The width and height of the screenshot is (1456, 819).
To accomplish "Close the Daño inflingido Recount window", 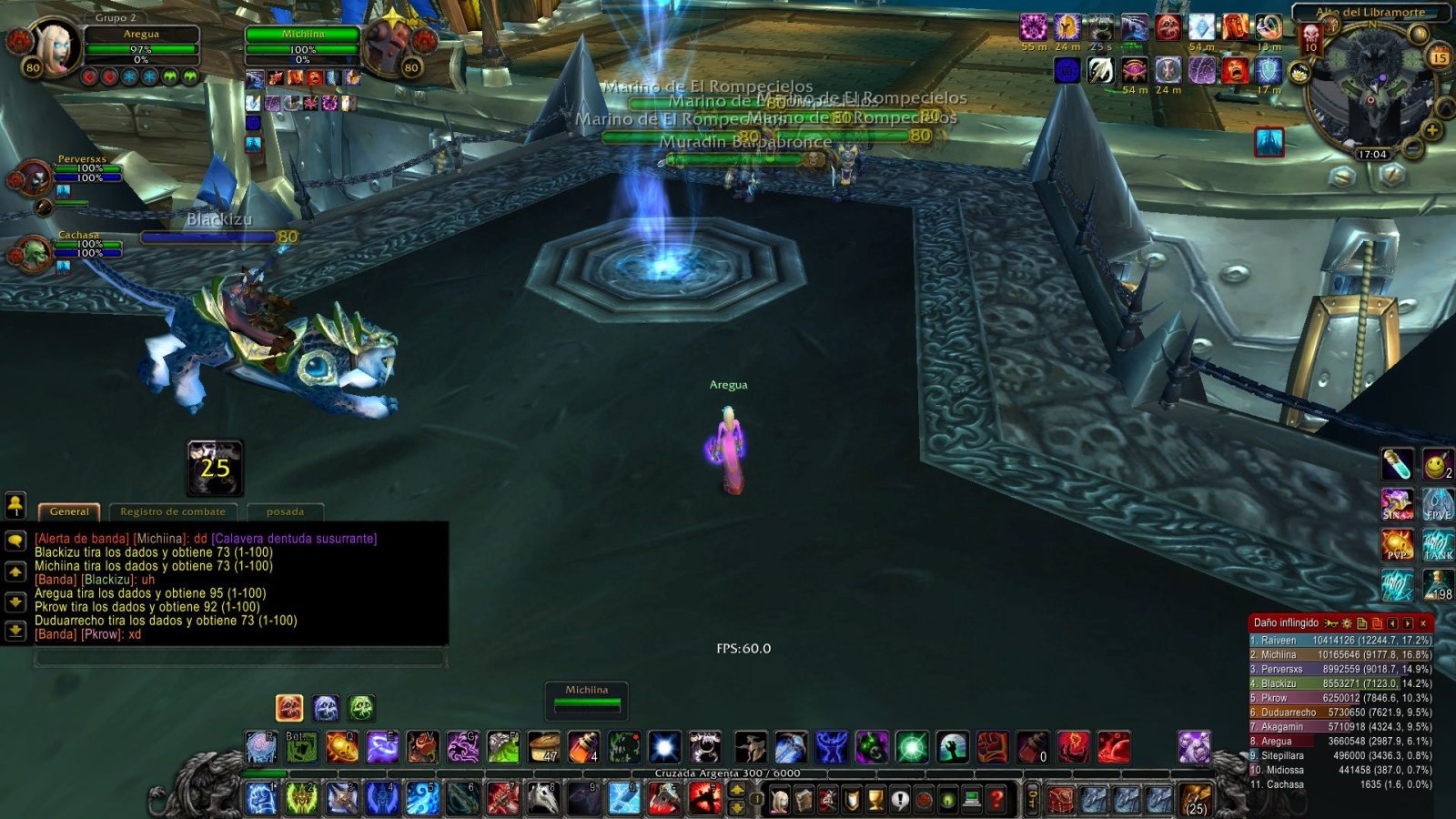I will tap(1422, 623).
